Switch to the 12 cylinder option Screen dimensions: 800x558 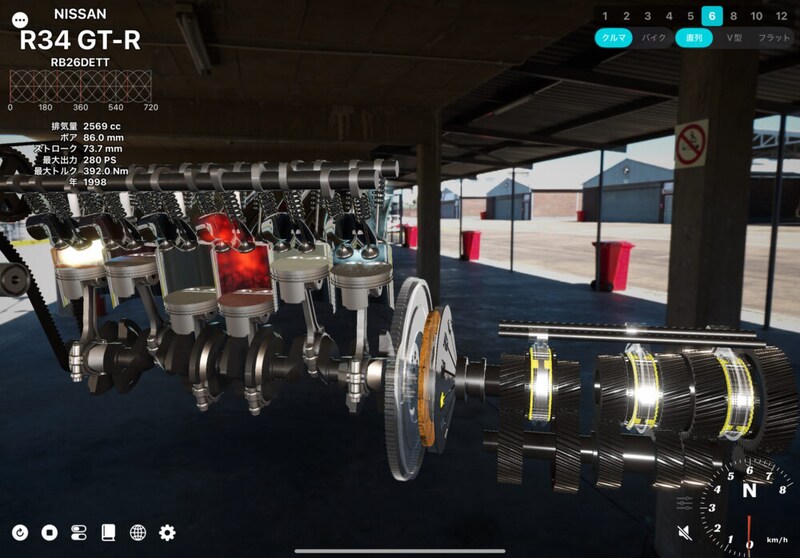click(781, 16)
